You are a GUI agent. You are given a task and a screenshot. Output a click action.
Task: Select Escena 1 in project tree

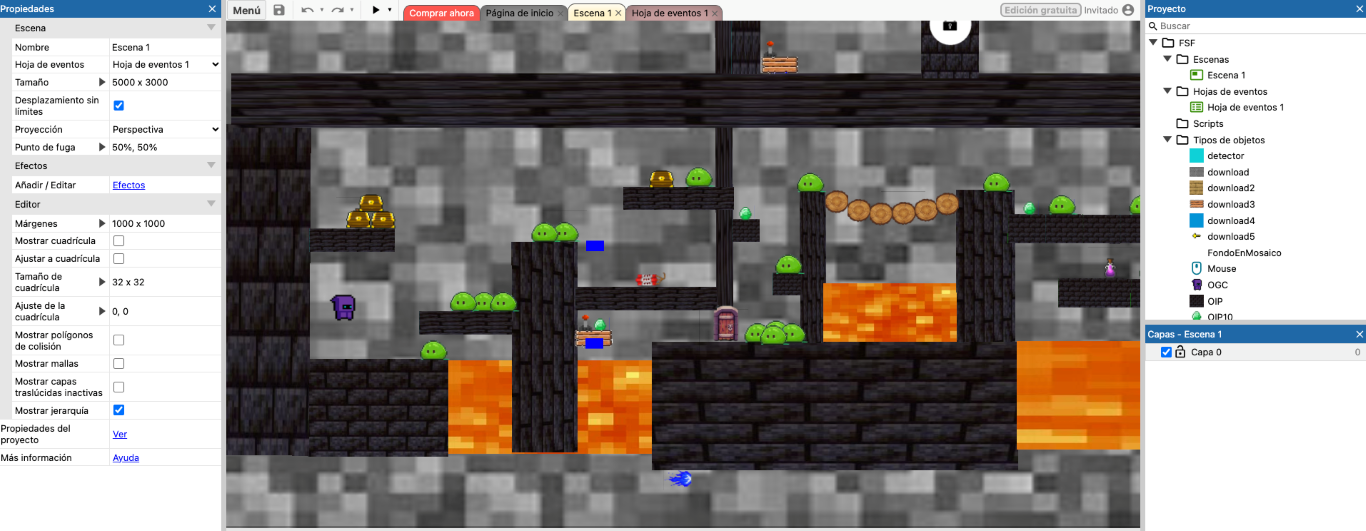(1225, 75)
